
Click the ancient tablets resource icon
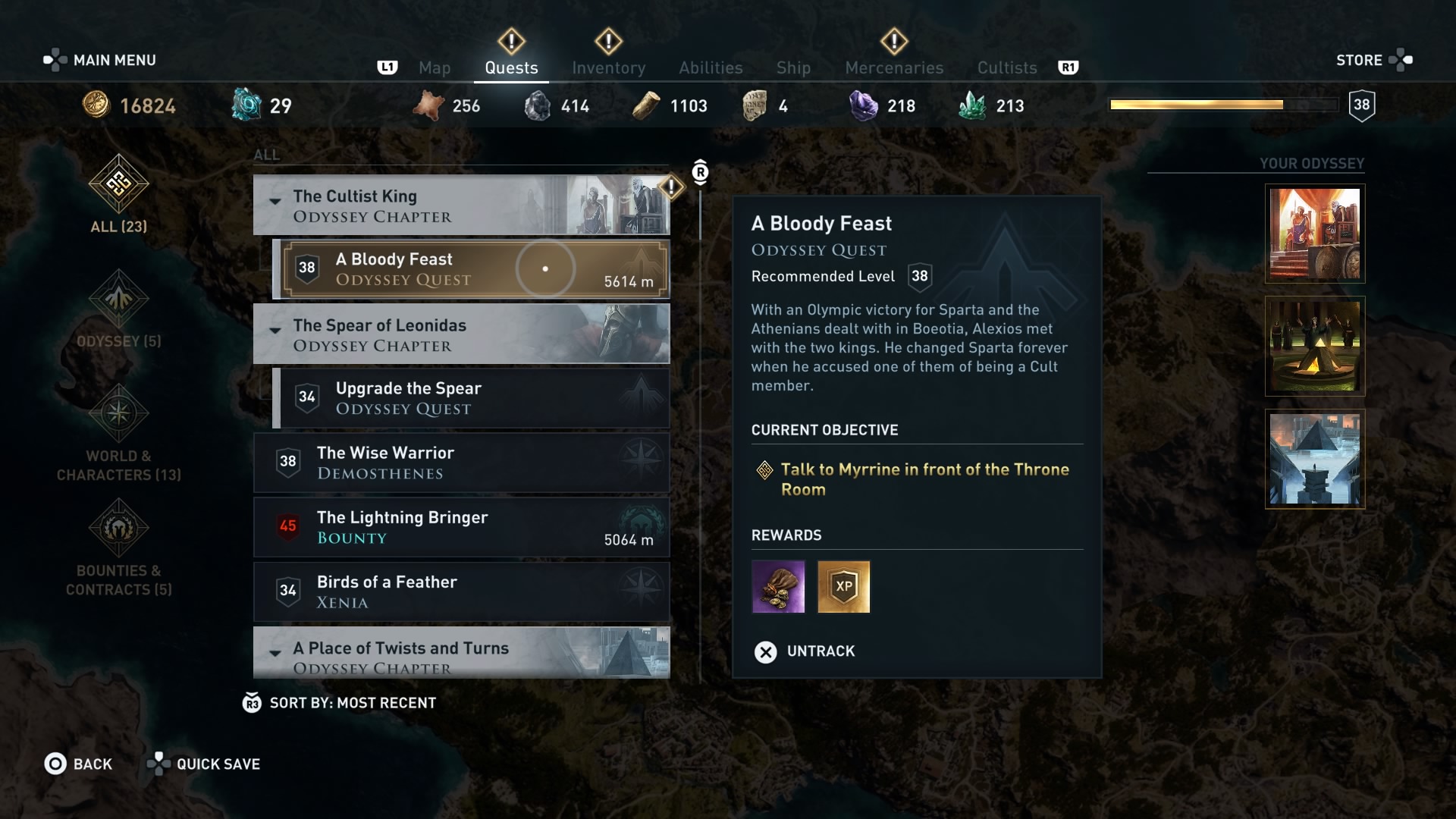tap(755, 105)
